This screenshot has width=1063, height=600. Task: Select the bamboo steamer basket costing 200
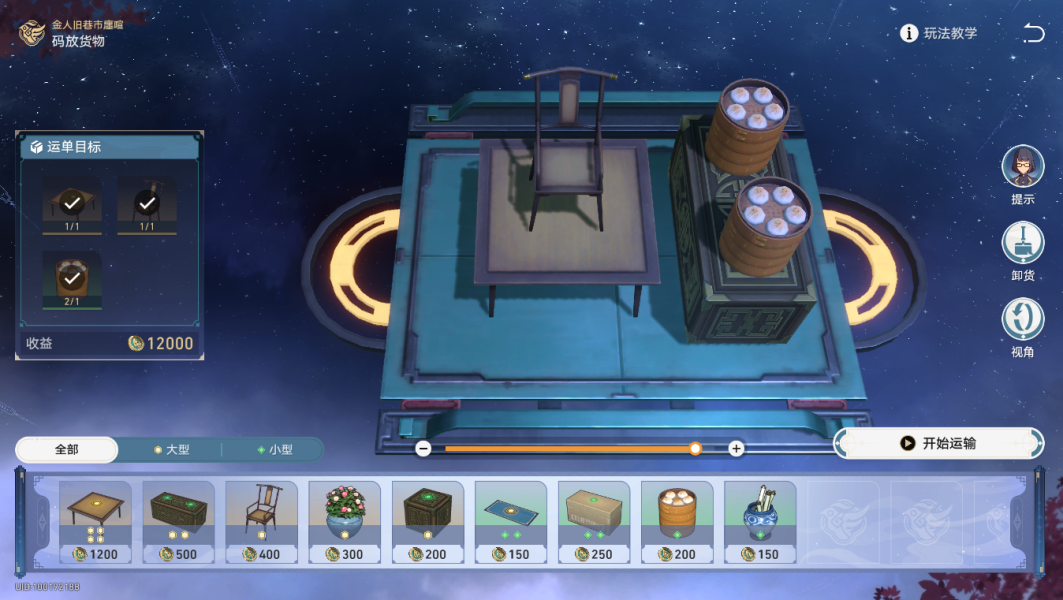(677, 521)
